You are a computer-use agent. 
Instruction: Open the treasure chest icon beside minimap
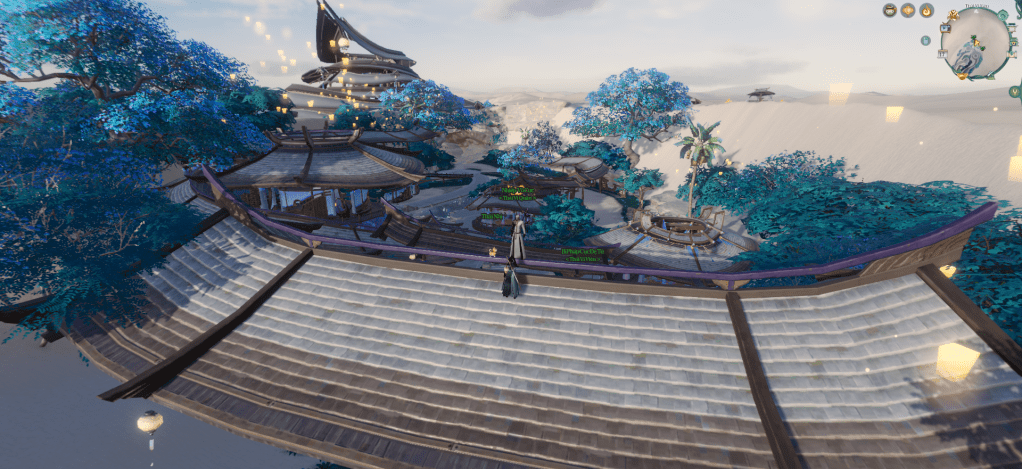(1013, 42)
